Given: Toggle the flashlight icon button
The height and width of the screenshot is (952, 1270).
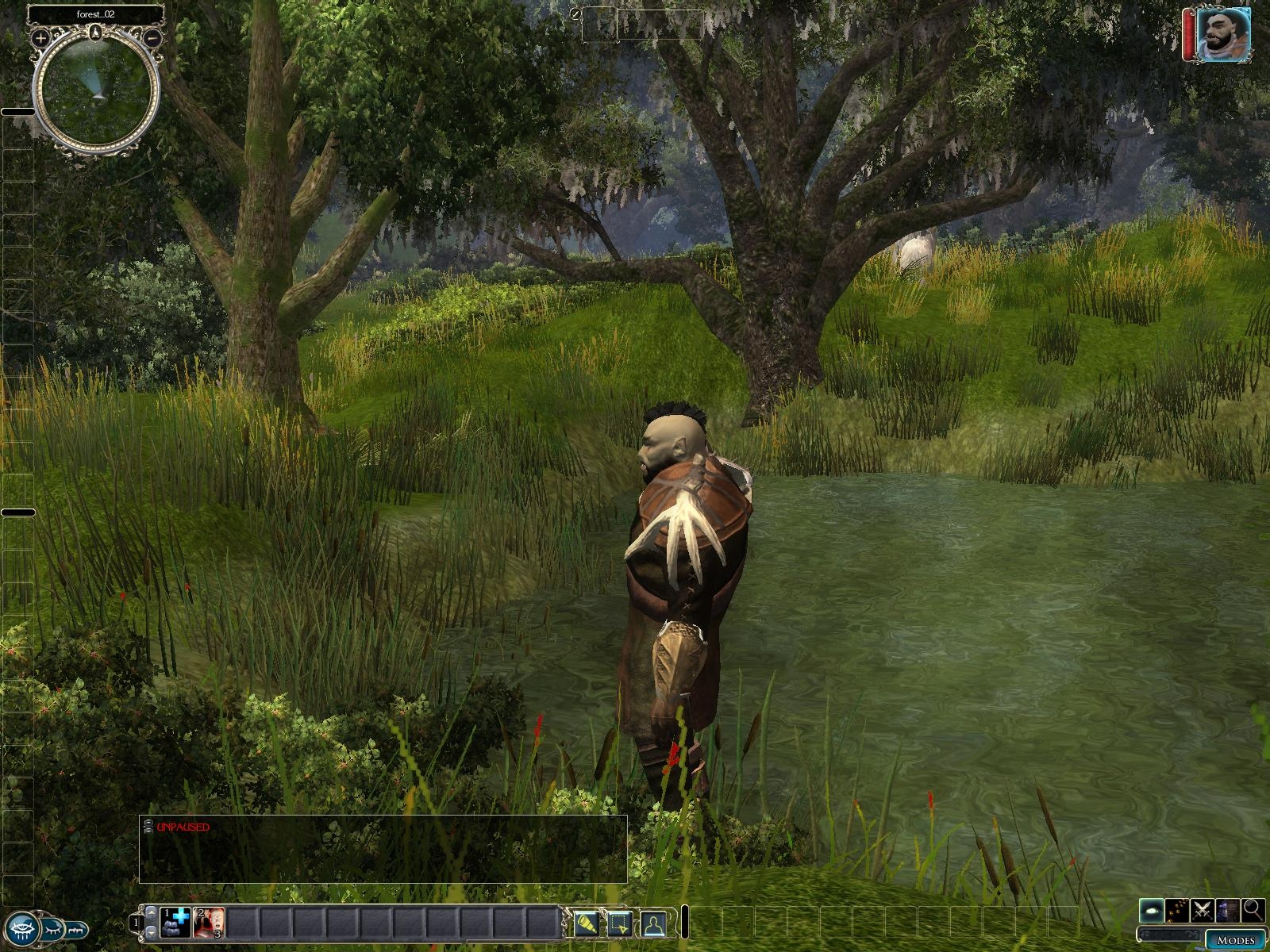Looking at the screenshot, I should tap(587, 923).
